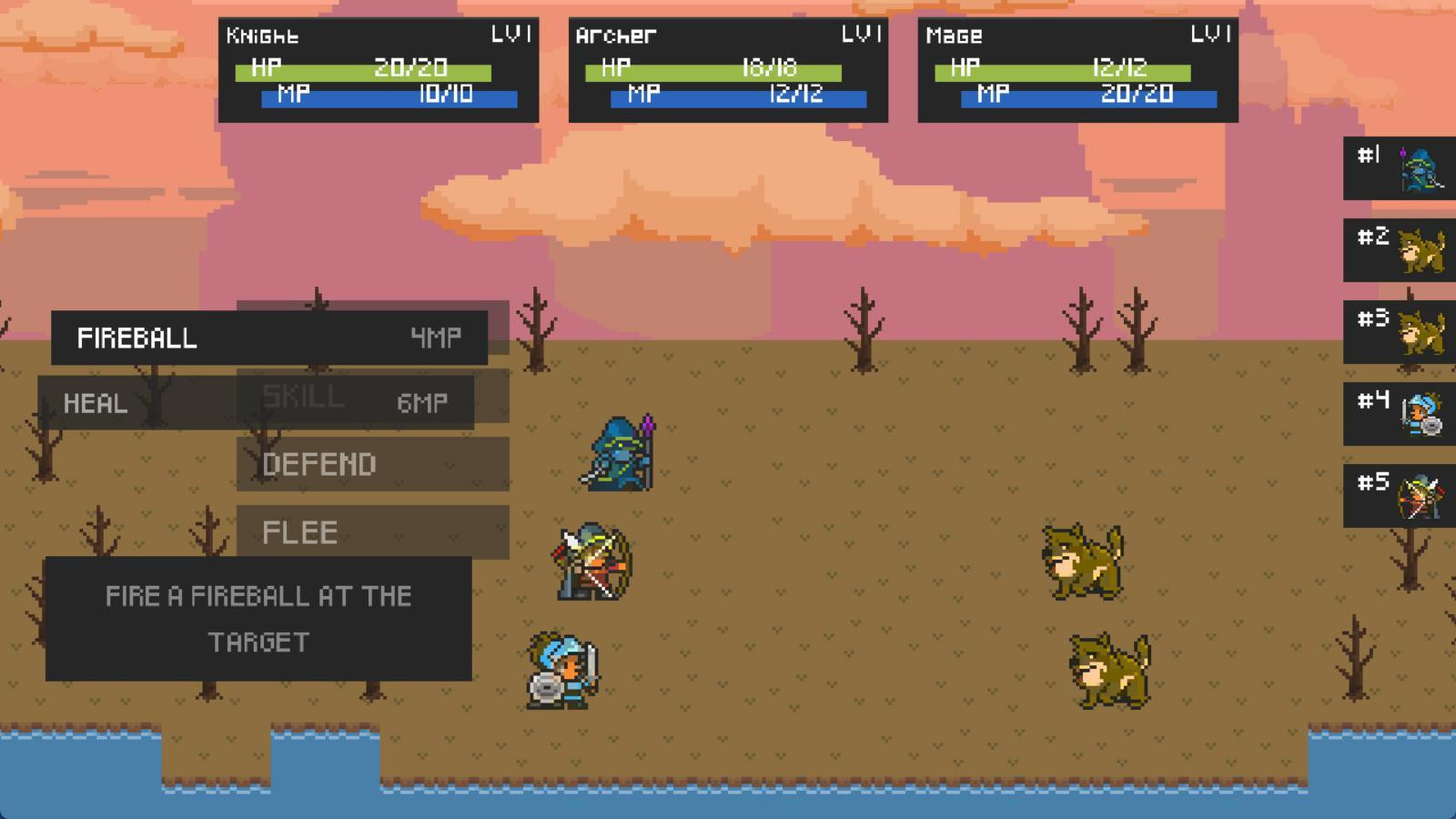The image size is (1456, 819).
Task: Select the Archer portrait in turn order slot #5
Action: click(x=1399, y=494)
